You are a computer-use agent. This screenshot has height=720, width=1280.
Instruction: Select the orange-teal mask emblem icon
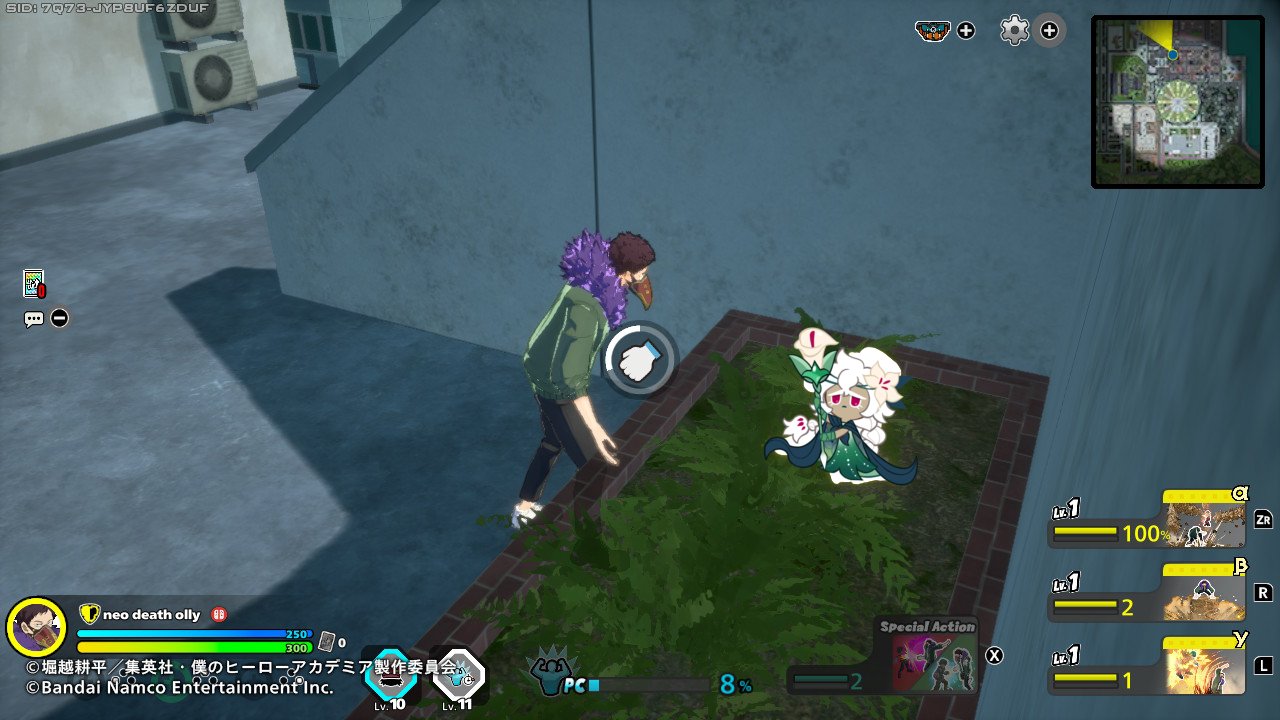click(x=932, y=30)
